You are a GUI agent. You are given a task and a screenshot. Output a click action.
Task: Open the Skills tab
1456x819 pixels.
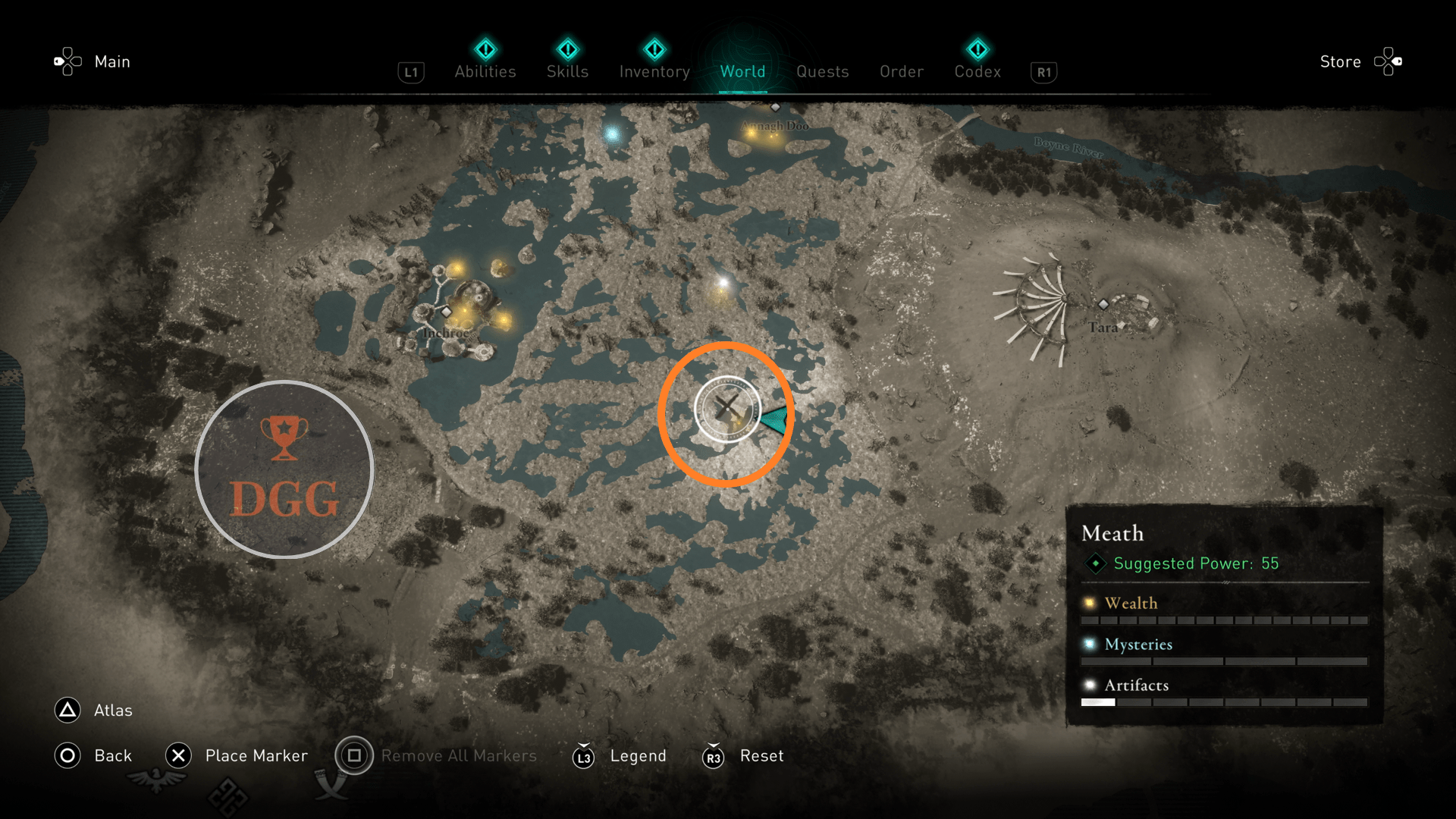[x=567, y=71]
